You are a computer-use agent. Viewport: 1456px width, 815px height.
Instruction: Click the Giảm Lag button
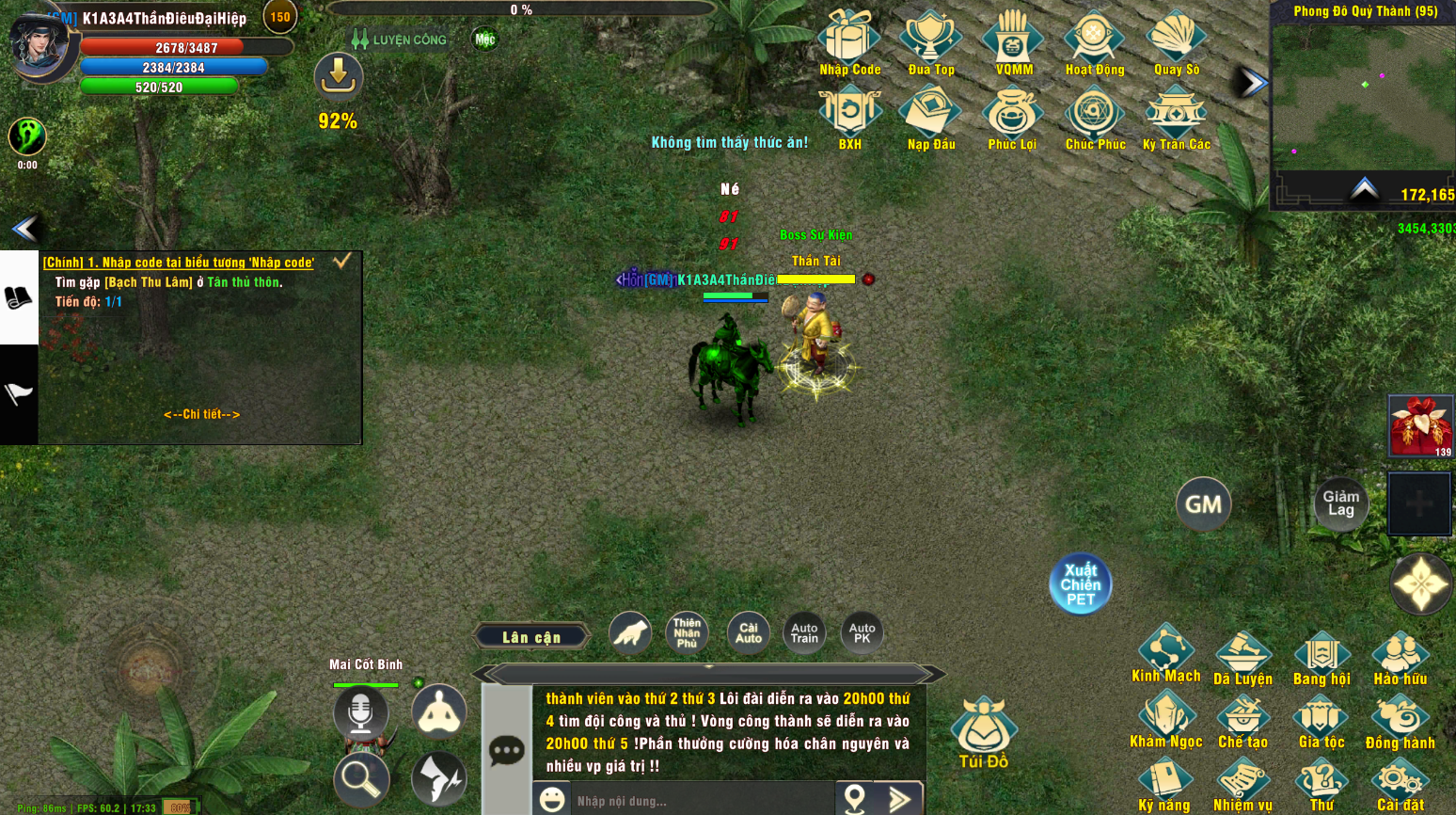(1340, 504)
